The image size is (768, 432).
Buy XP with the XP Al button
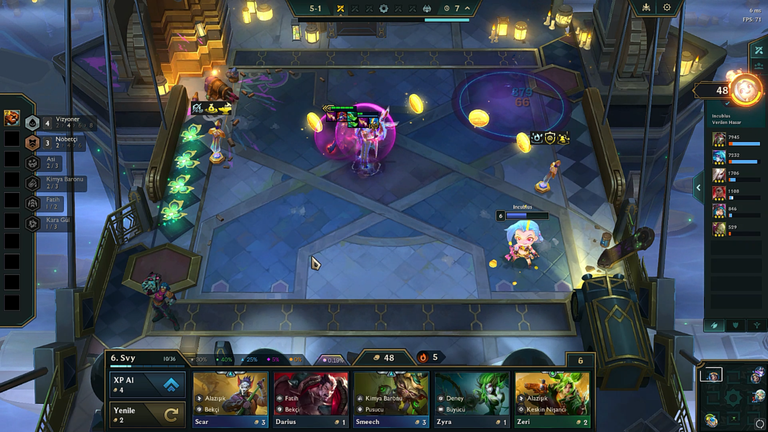(147, 385)
